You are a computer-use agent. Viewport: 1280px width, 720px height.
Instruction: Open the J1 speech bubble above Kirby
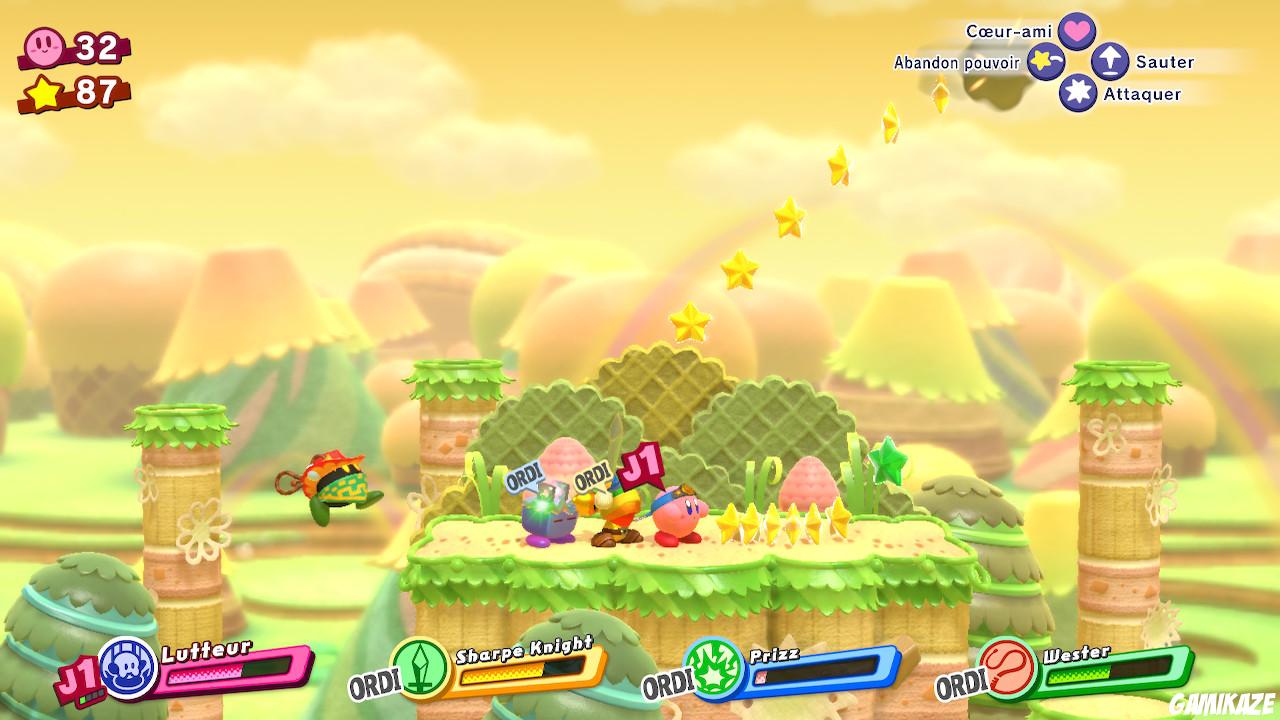pos(641,464)
